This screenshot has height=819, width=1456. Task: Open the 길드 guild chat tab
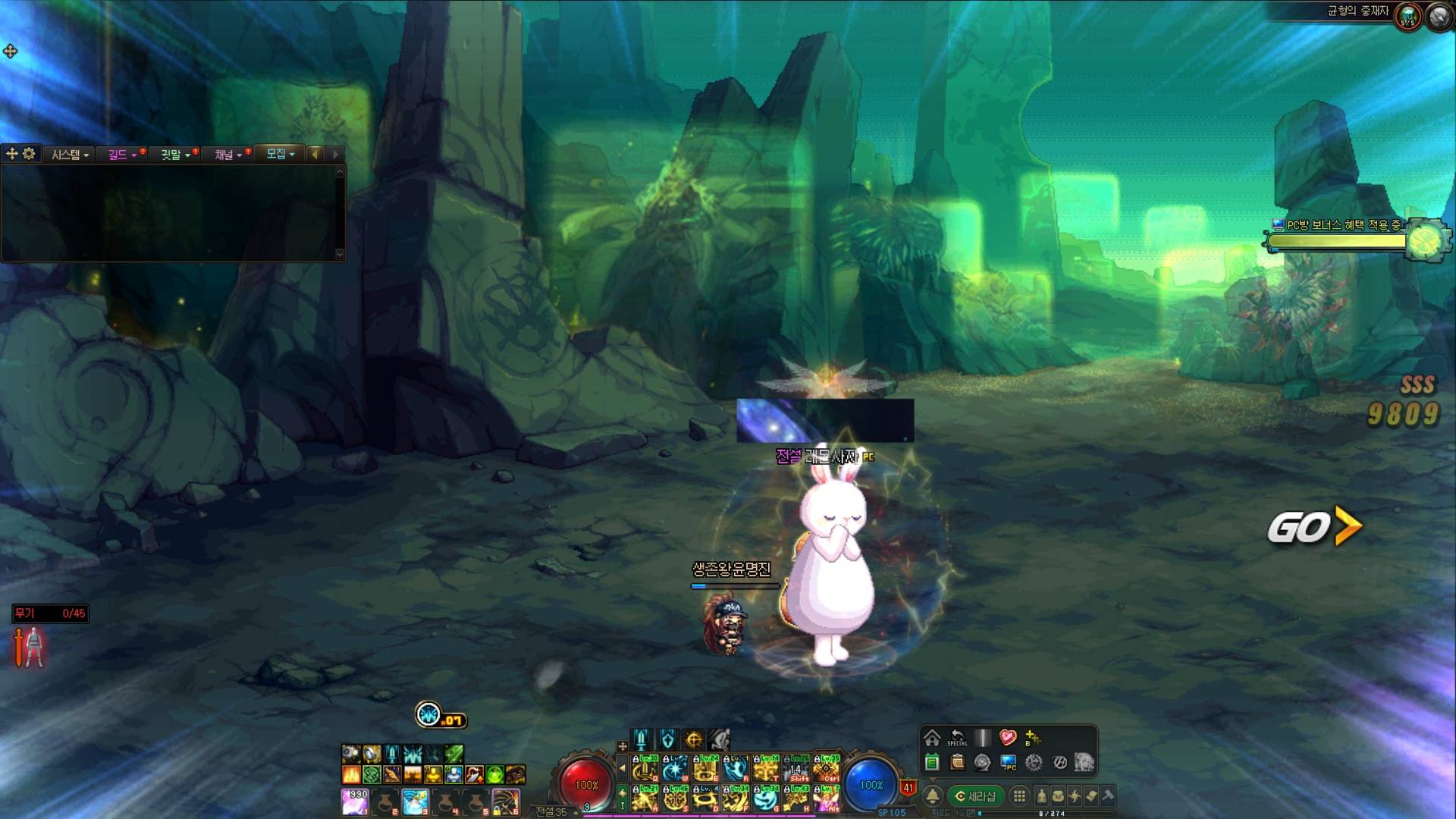121,155
